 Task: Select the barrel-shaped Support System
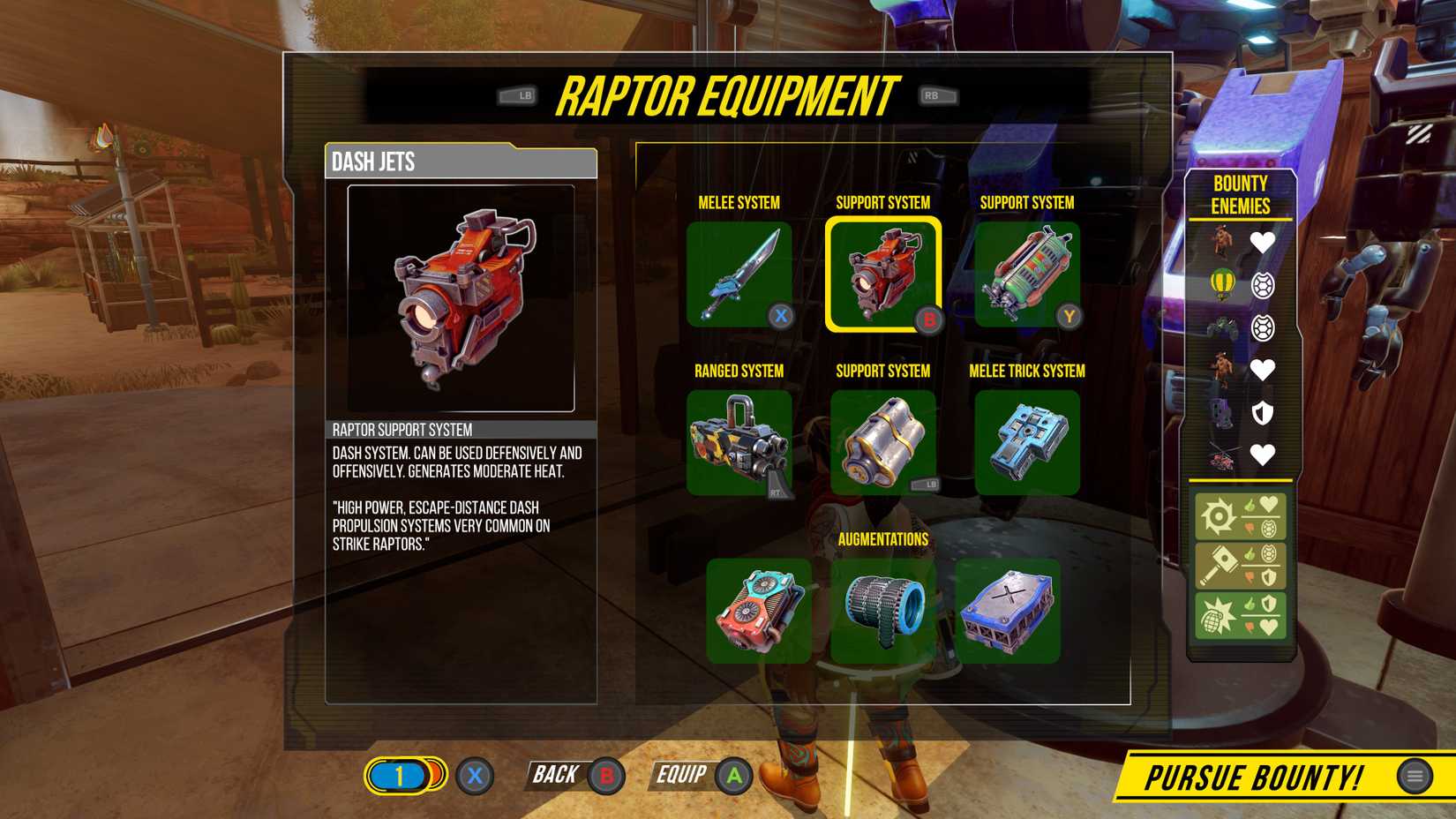tap(882, 441)
